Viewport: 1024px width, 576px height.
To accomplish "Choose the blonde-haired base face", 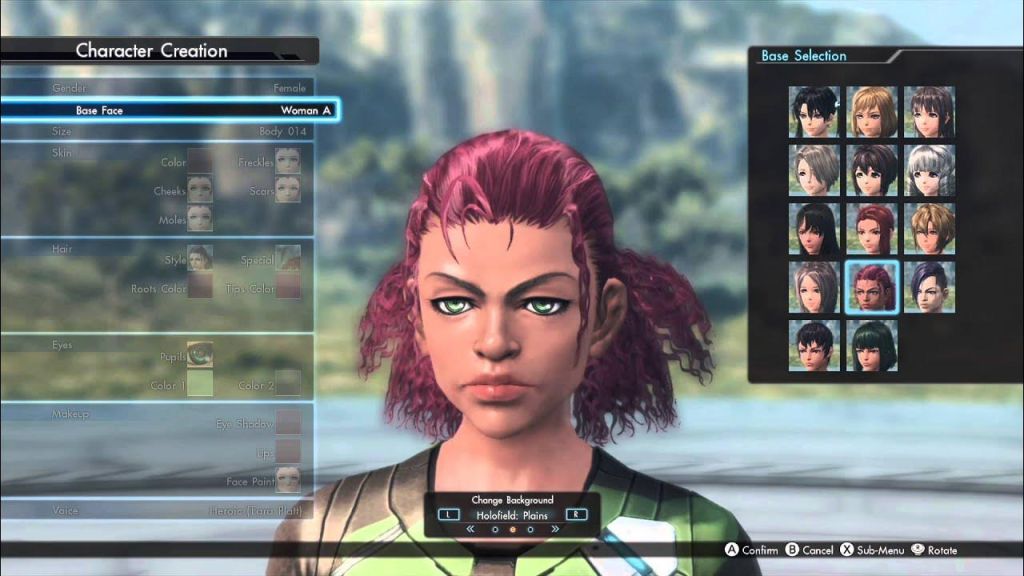I will tap(872, 111).
